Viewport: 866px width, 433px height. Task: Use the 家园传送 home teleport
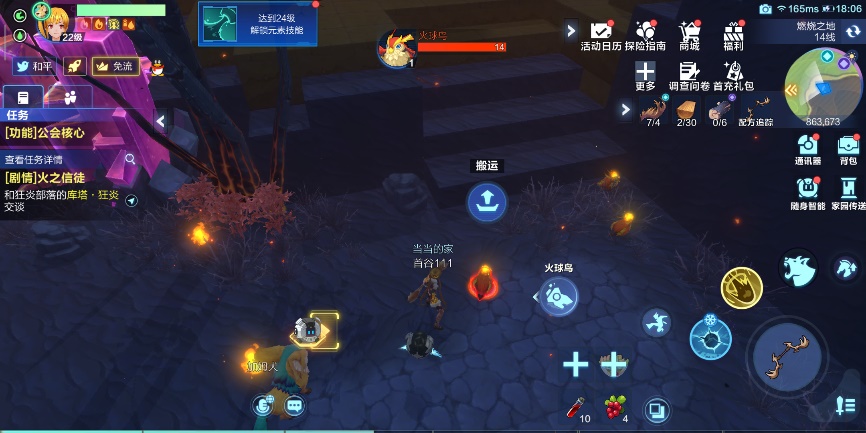(x=848, y=190)
